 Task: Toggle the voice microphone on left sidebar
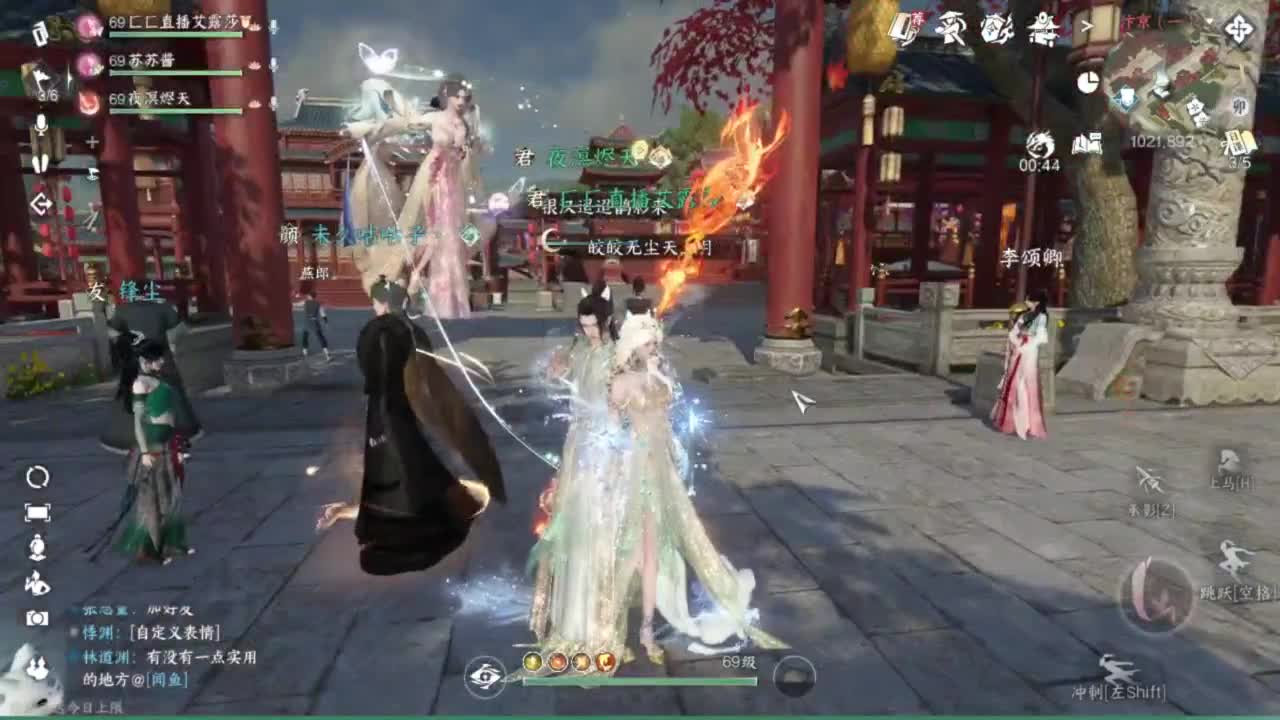tap(41, 124)
